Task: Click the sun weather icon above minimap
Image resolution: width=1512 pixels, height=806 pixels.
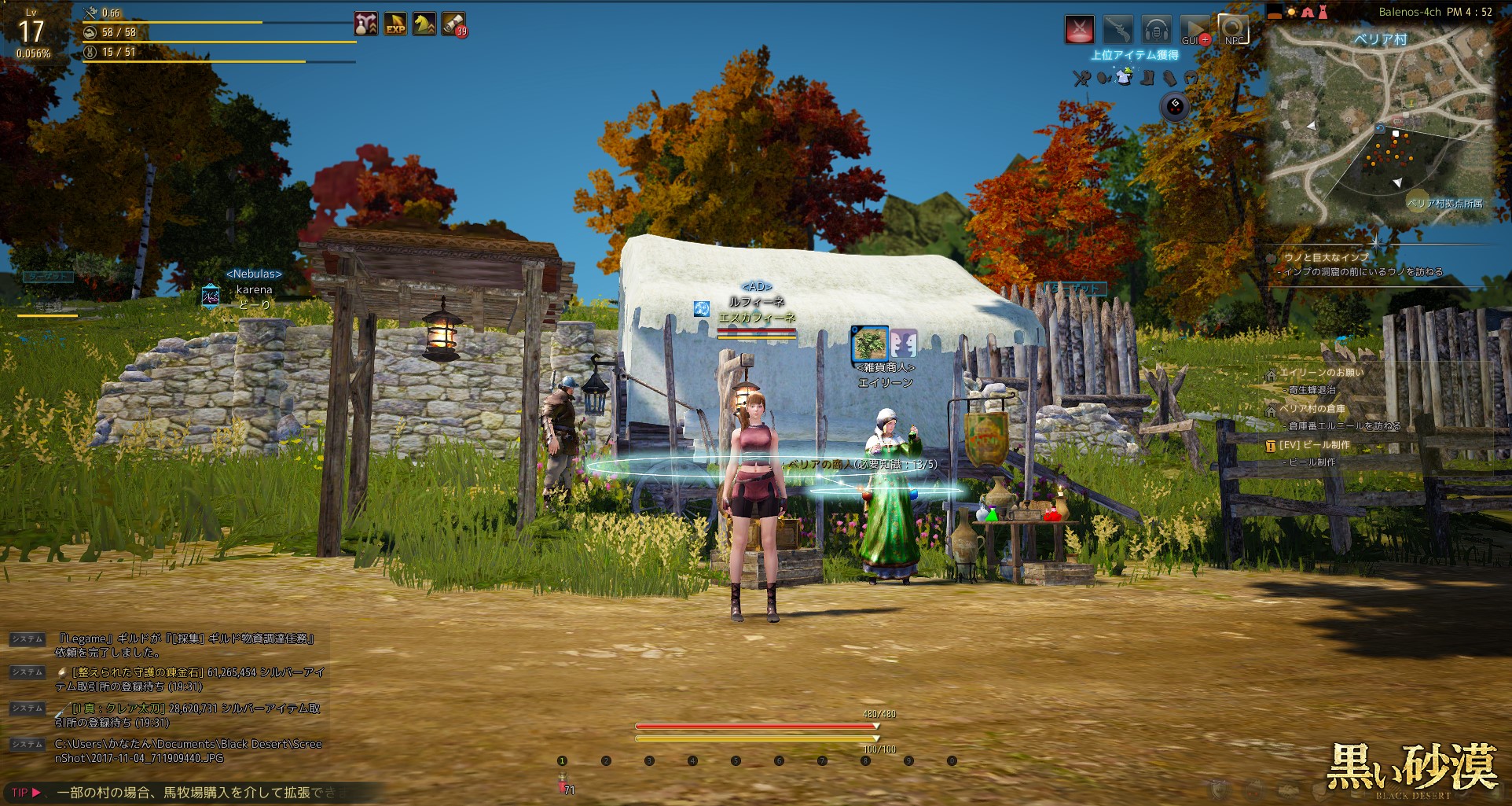Action: point(1291,13)
